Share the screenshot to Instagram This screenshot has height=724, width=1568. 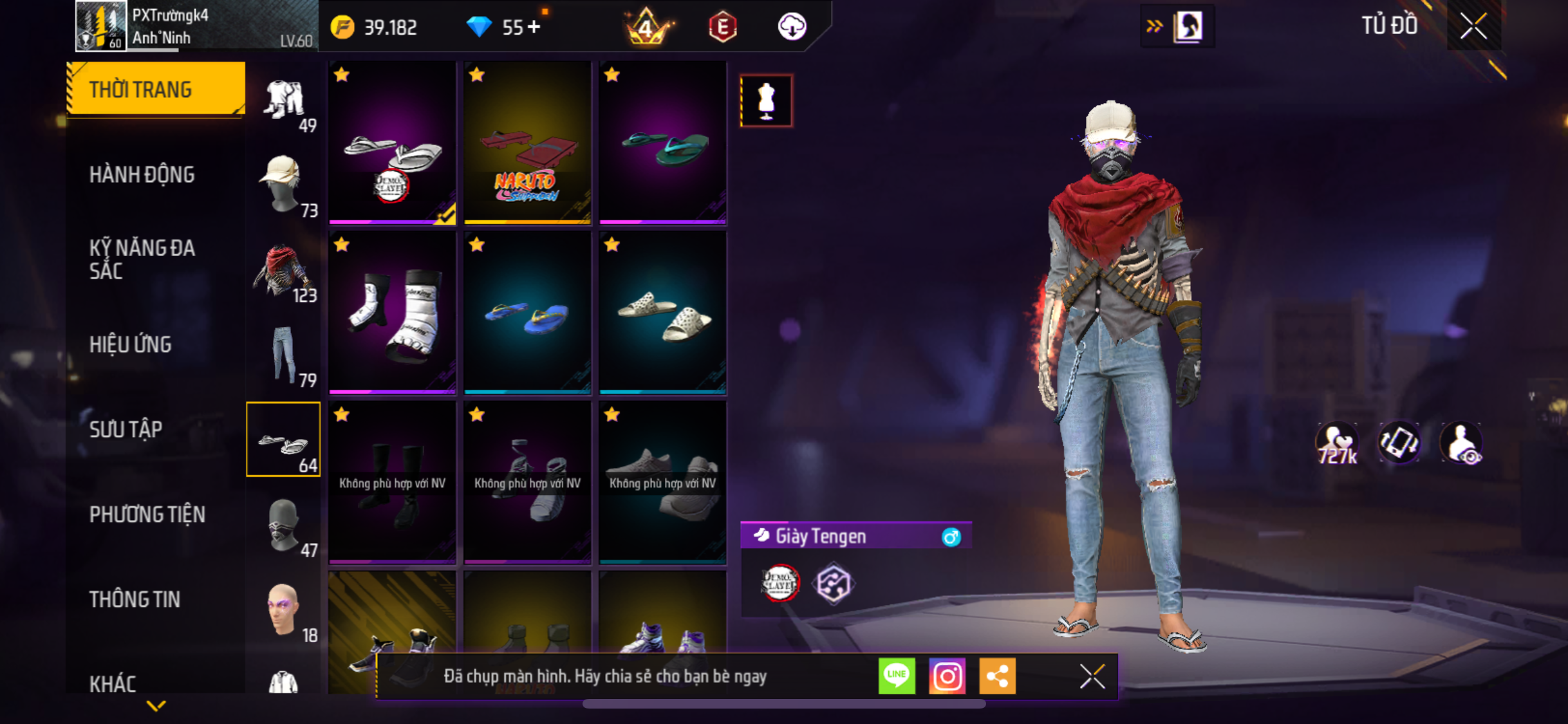click(947, 676)
